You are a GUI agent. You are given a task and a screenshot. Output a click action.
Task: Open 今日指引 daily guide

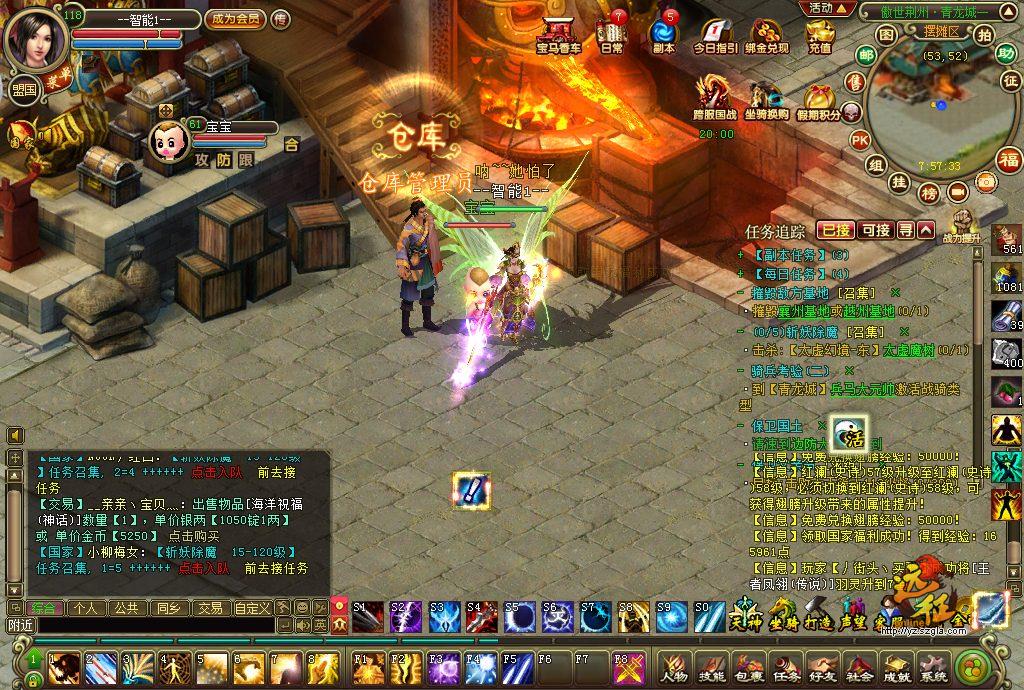(x=716, y=35)
